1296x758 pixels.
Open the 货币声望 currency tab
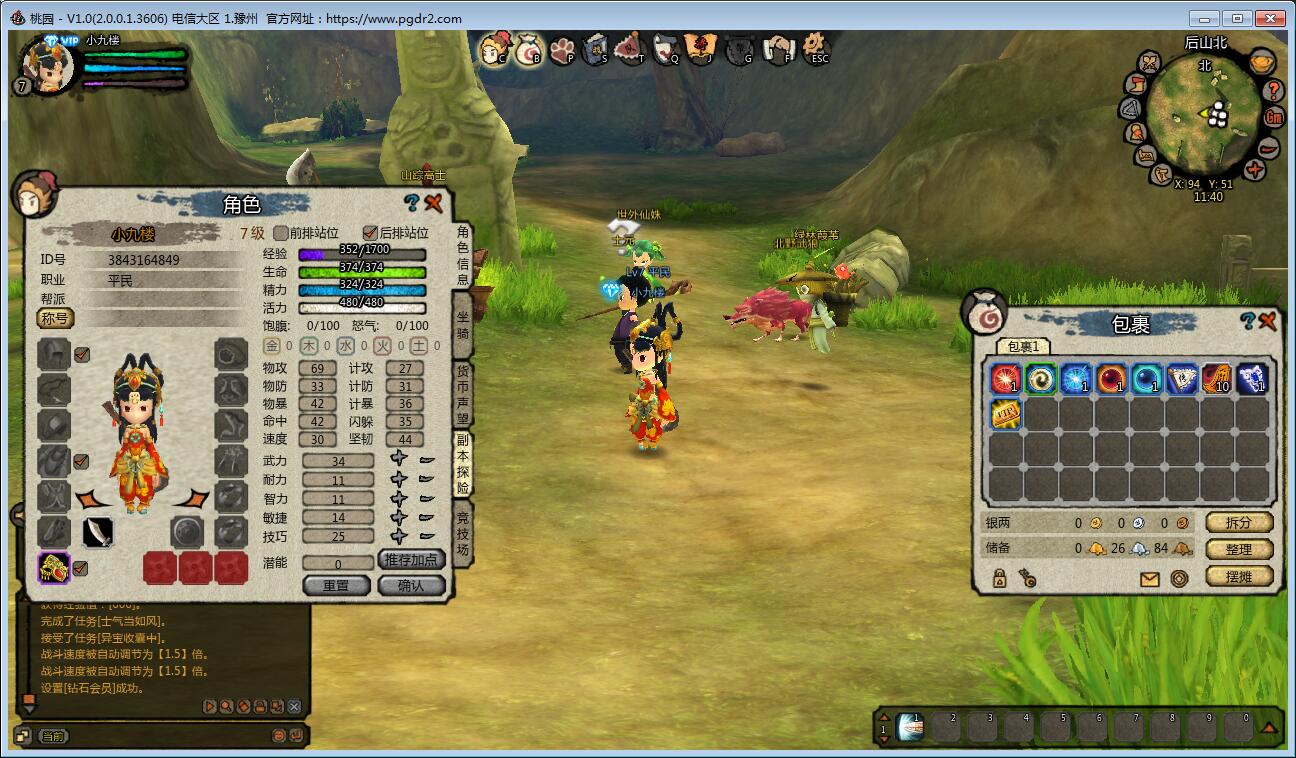tap(463, 395)
